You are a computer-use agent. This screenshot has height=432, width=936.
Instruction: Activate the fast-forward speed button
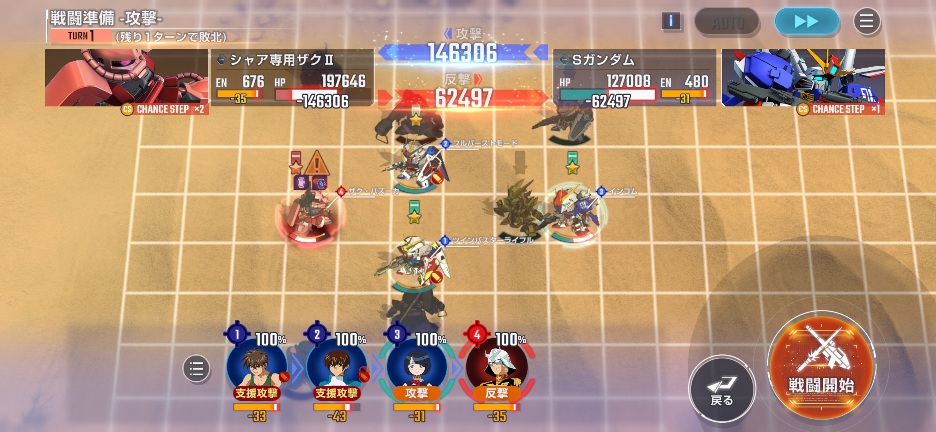point(806,21)
